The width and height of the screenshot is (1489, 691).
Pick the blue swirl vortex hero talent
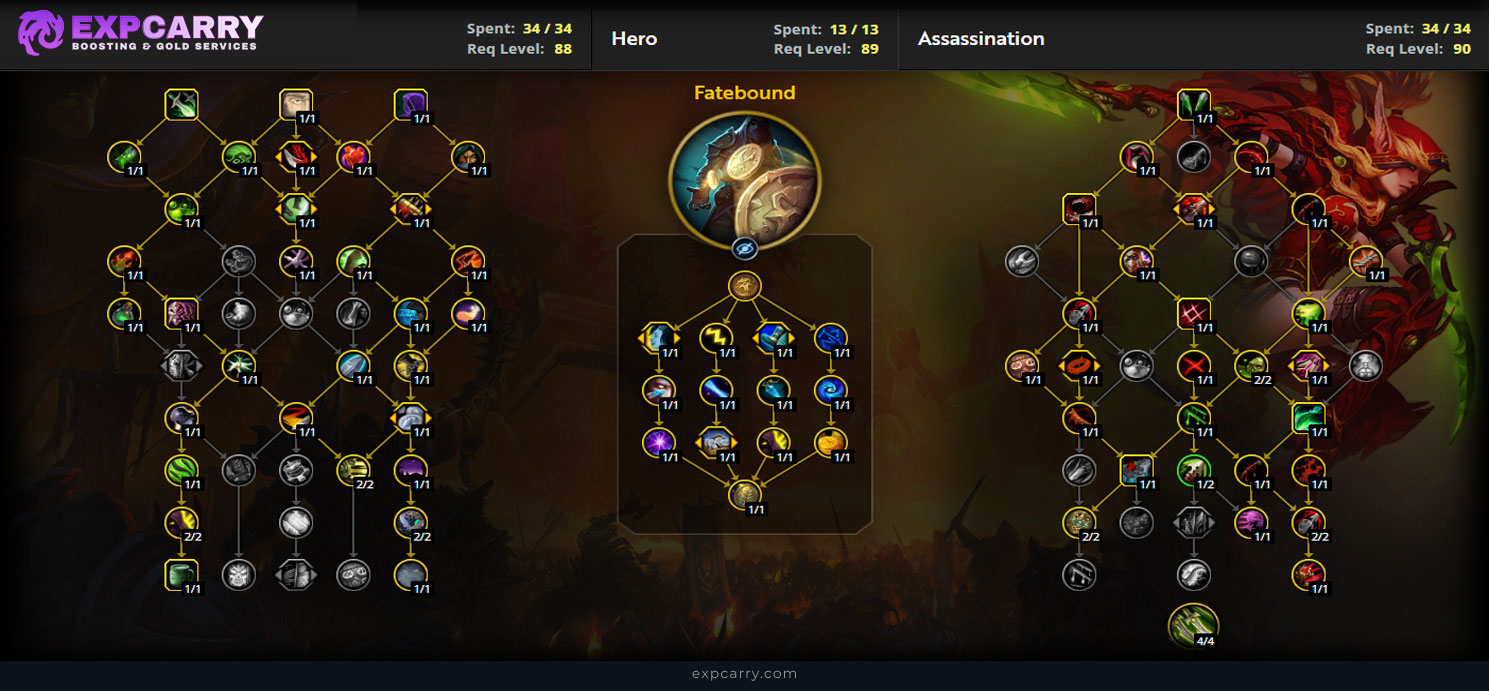pyautogui.click(x=830, y=390)
